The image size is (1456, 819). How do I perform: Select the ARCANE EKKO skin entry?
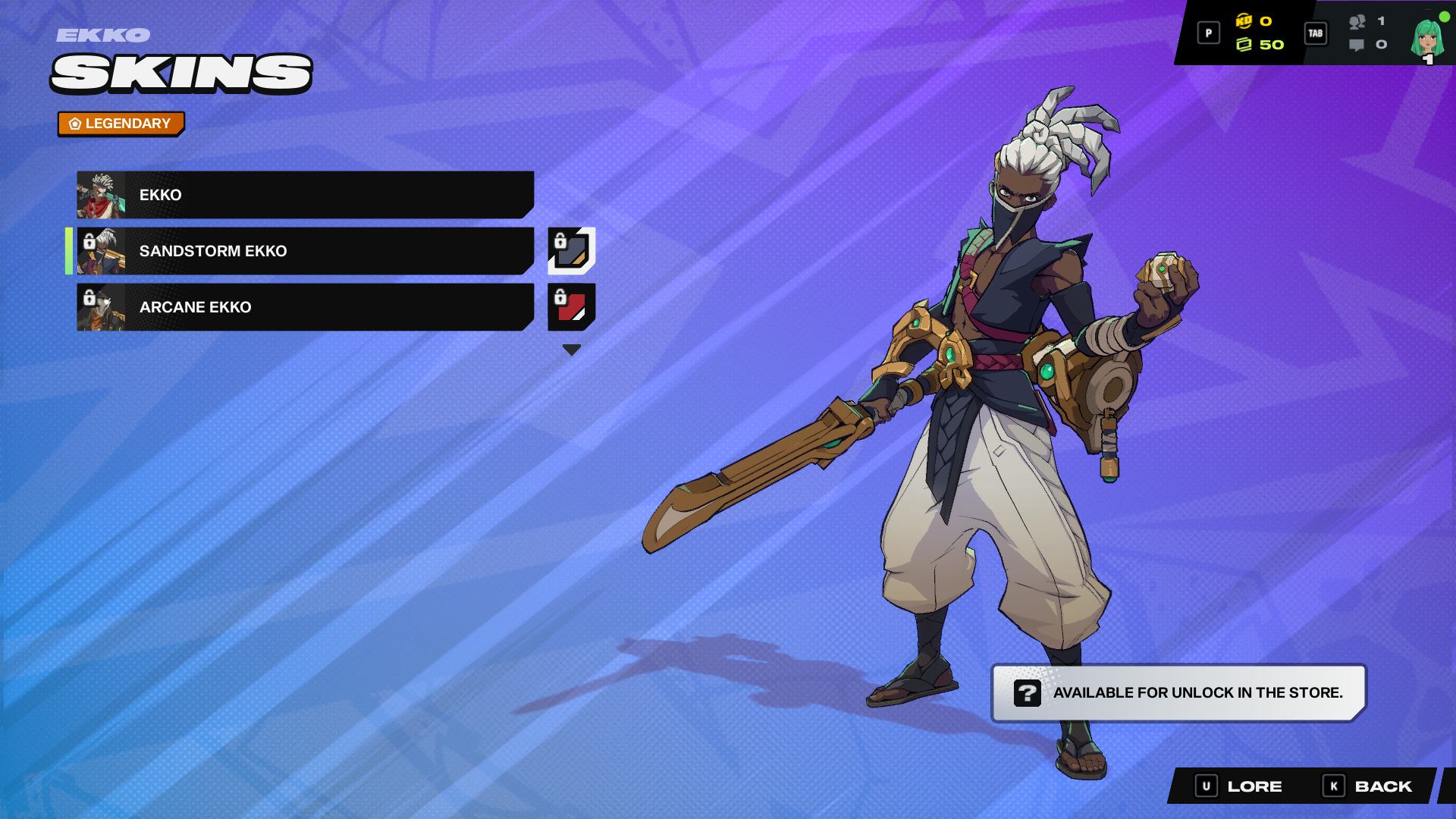coord(303,307)
